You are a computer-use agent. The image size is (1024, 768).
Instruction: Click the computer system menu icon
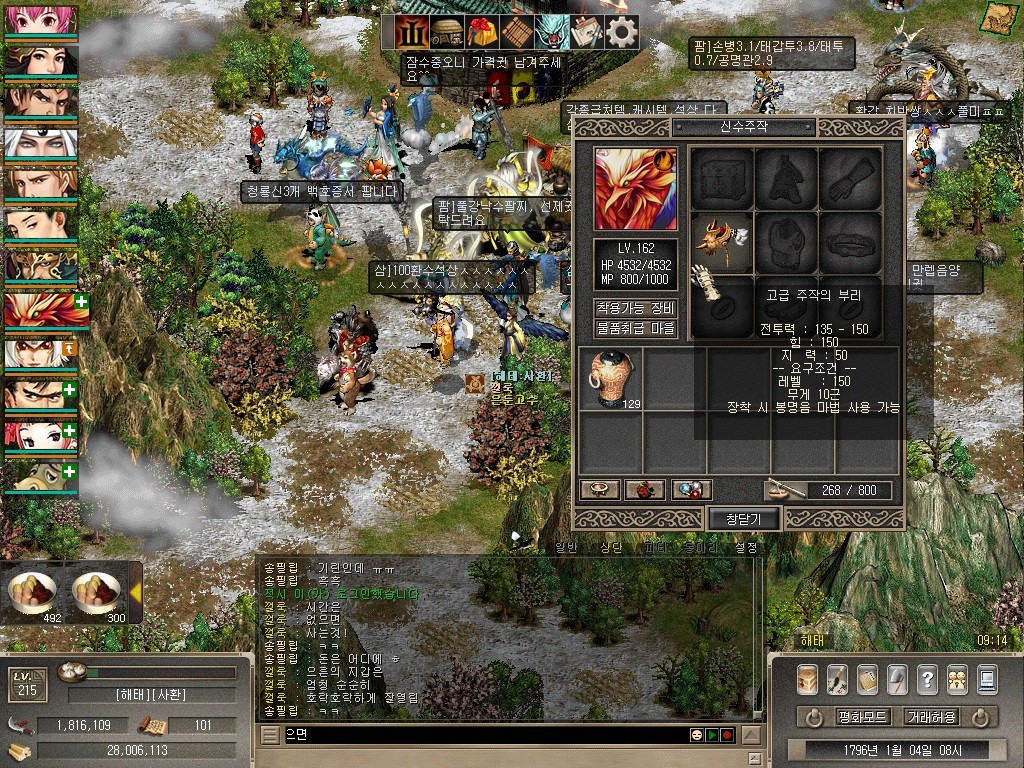pyautogui.click(x=987, y=679)
